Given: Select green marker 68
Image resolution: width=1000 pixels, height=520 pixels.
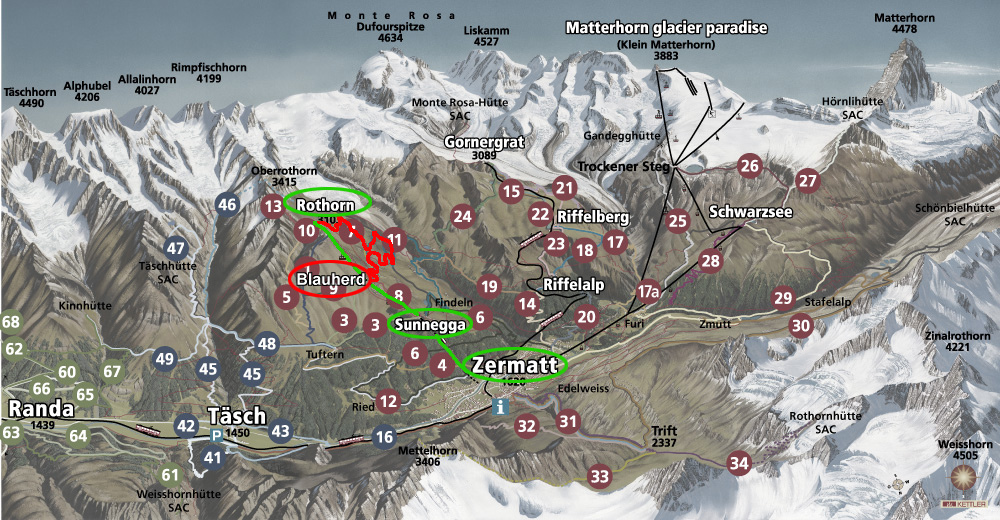Looking at the screenshot, I should (11, 322).
